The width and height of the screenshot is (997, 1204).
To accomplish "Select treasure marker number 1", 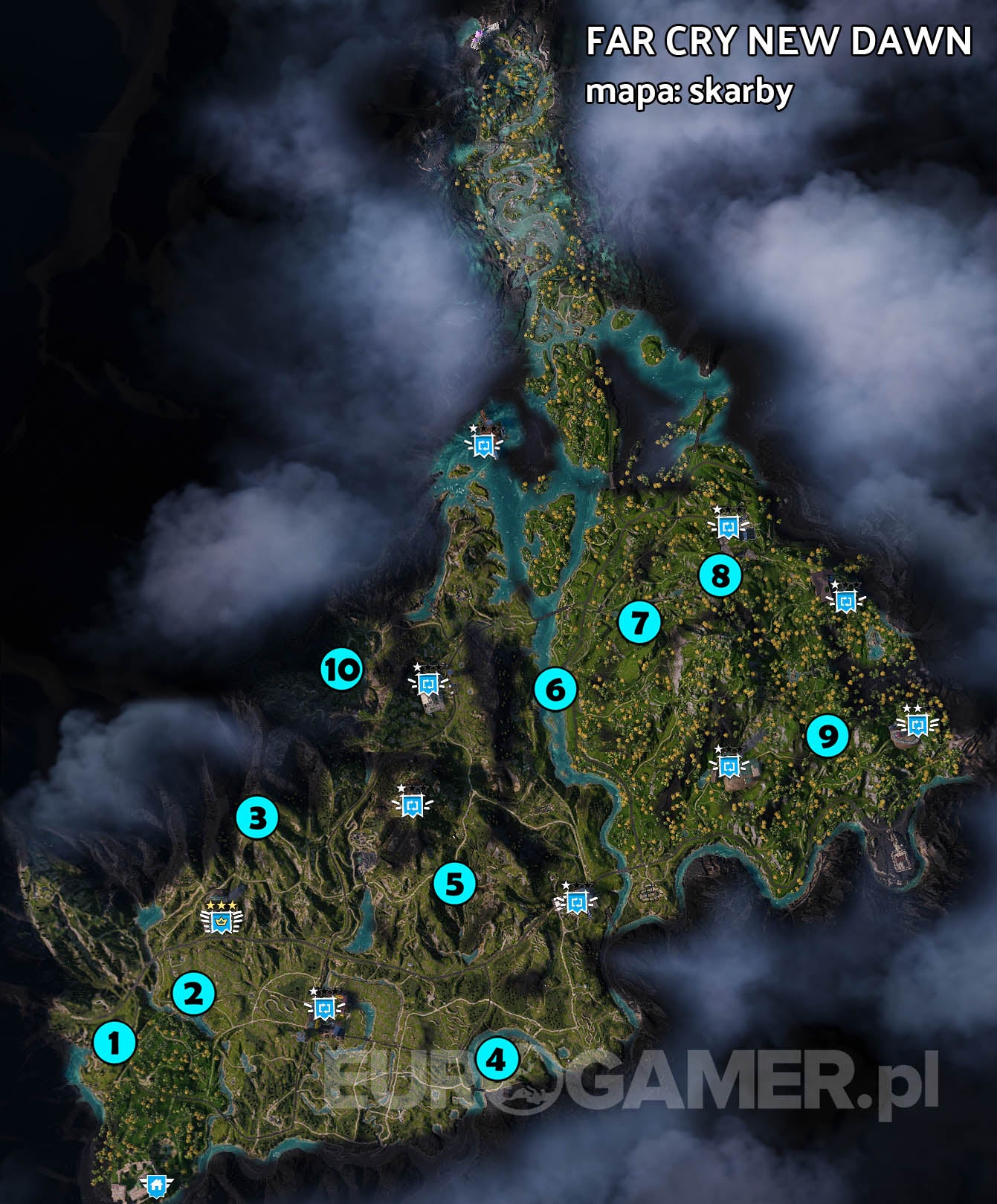I will pos(113,1045).
